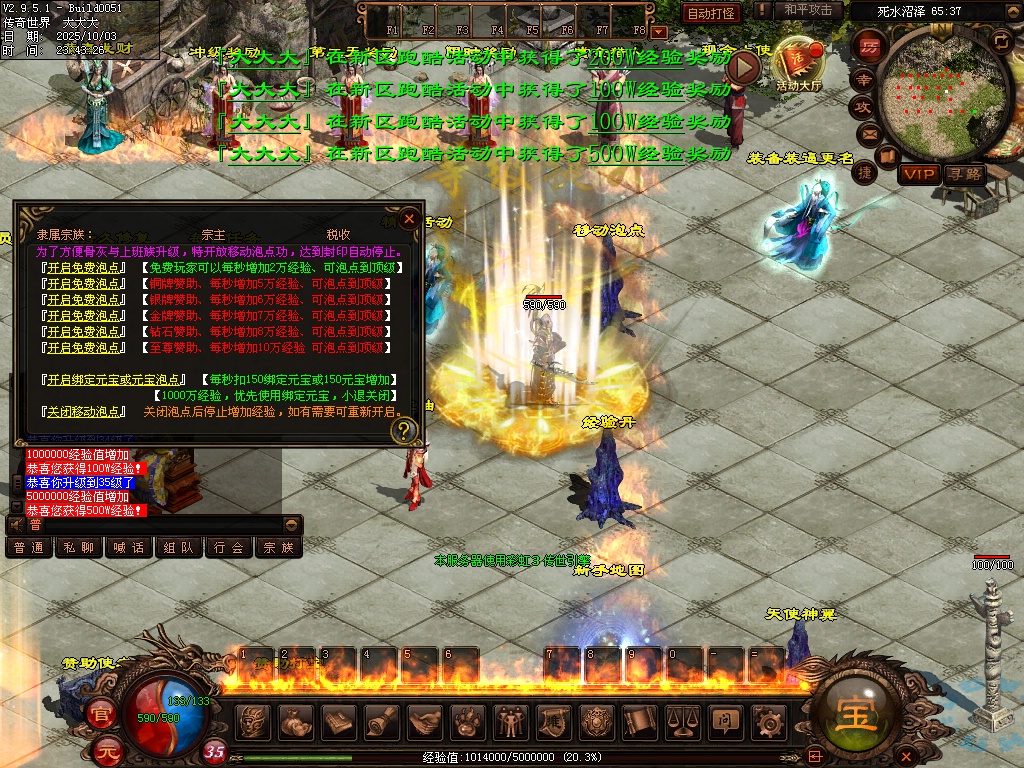Open the dialog's question mark help button

[x=404, y=431]
